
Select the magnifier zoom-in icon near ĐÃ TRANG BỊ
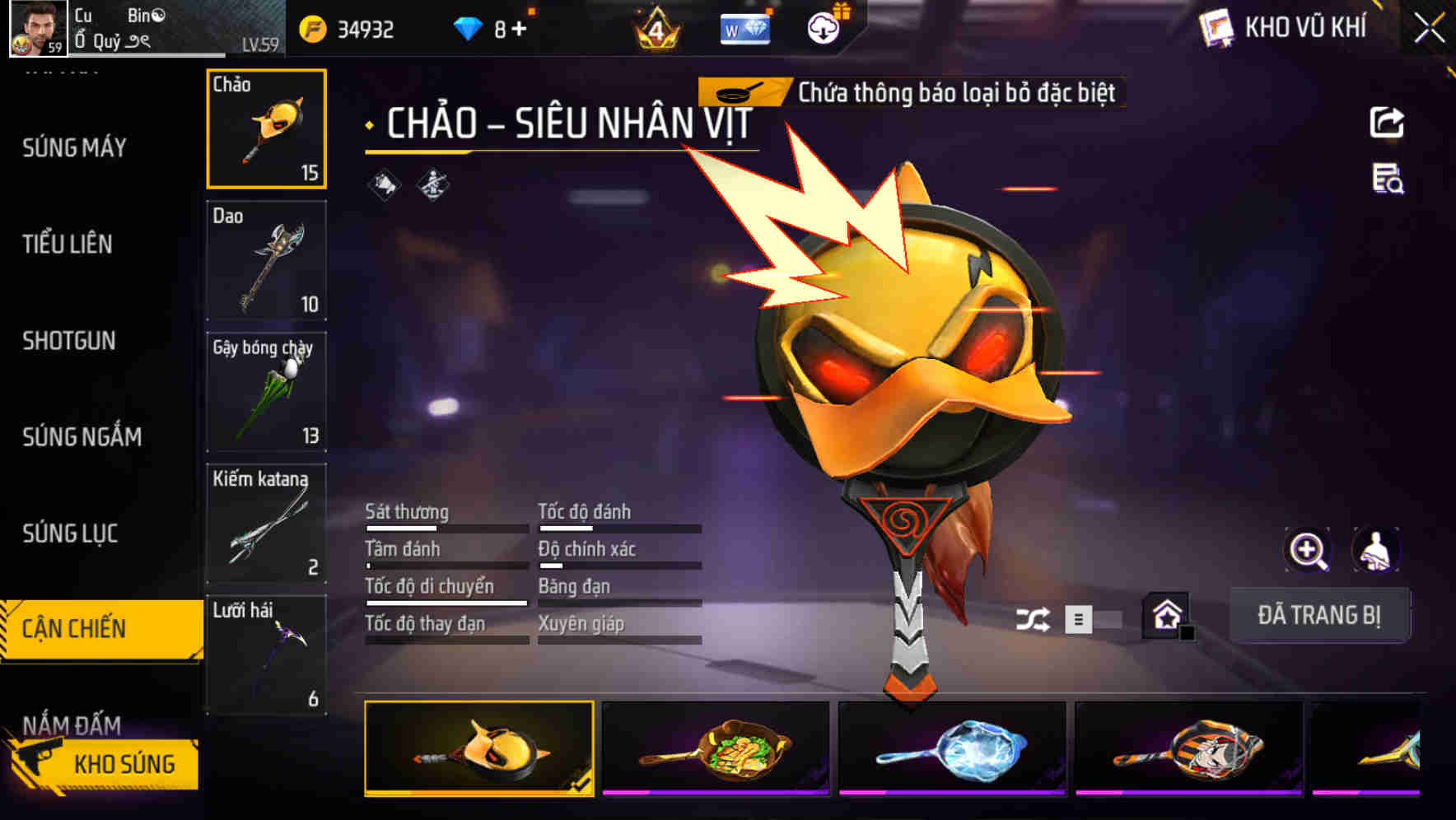[1307, 550]
